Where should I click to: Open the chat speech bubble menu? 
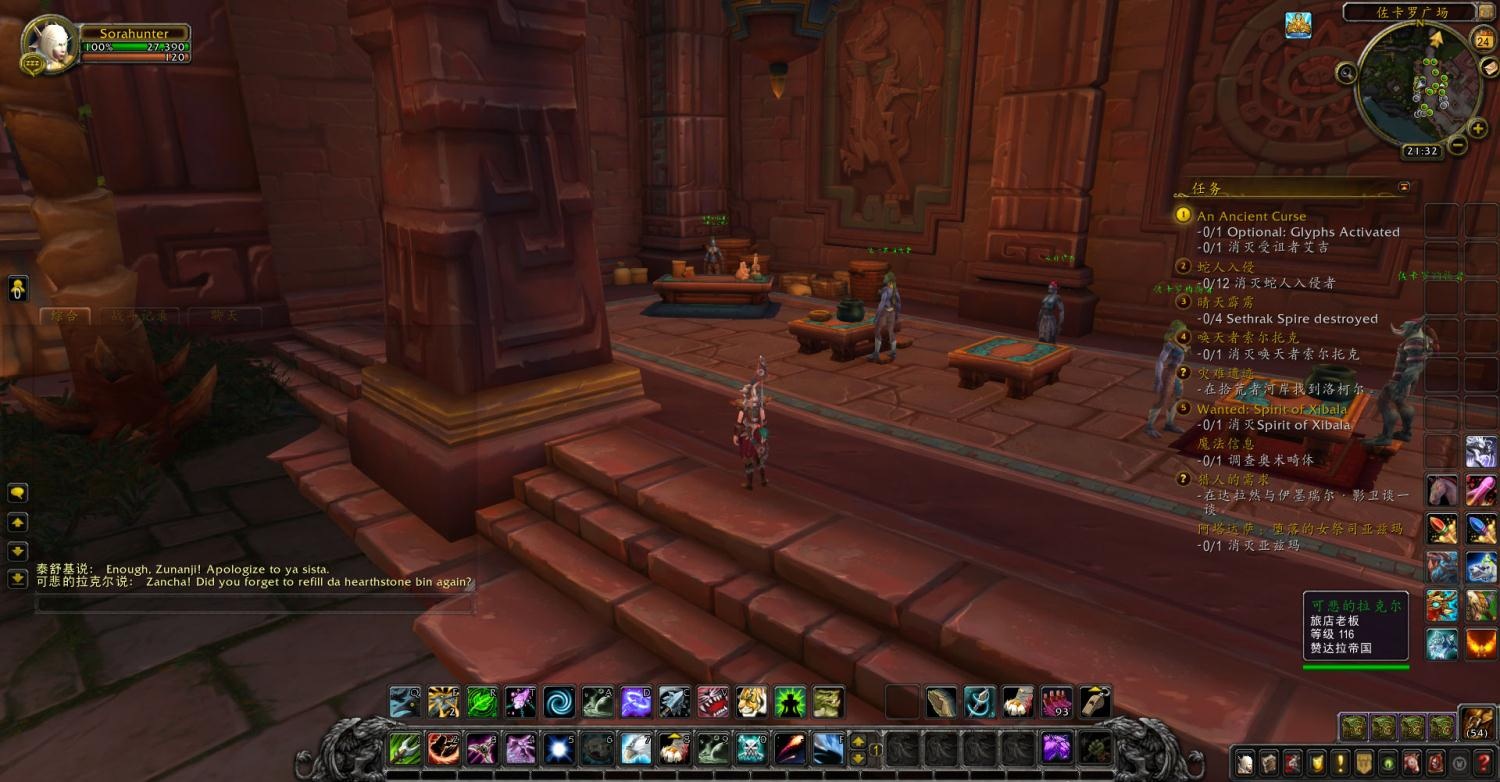click(x=18, y=493)
